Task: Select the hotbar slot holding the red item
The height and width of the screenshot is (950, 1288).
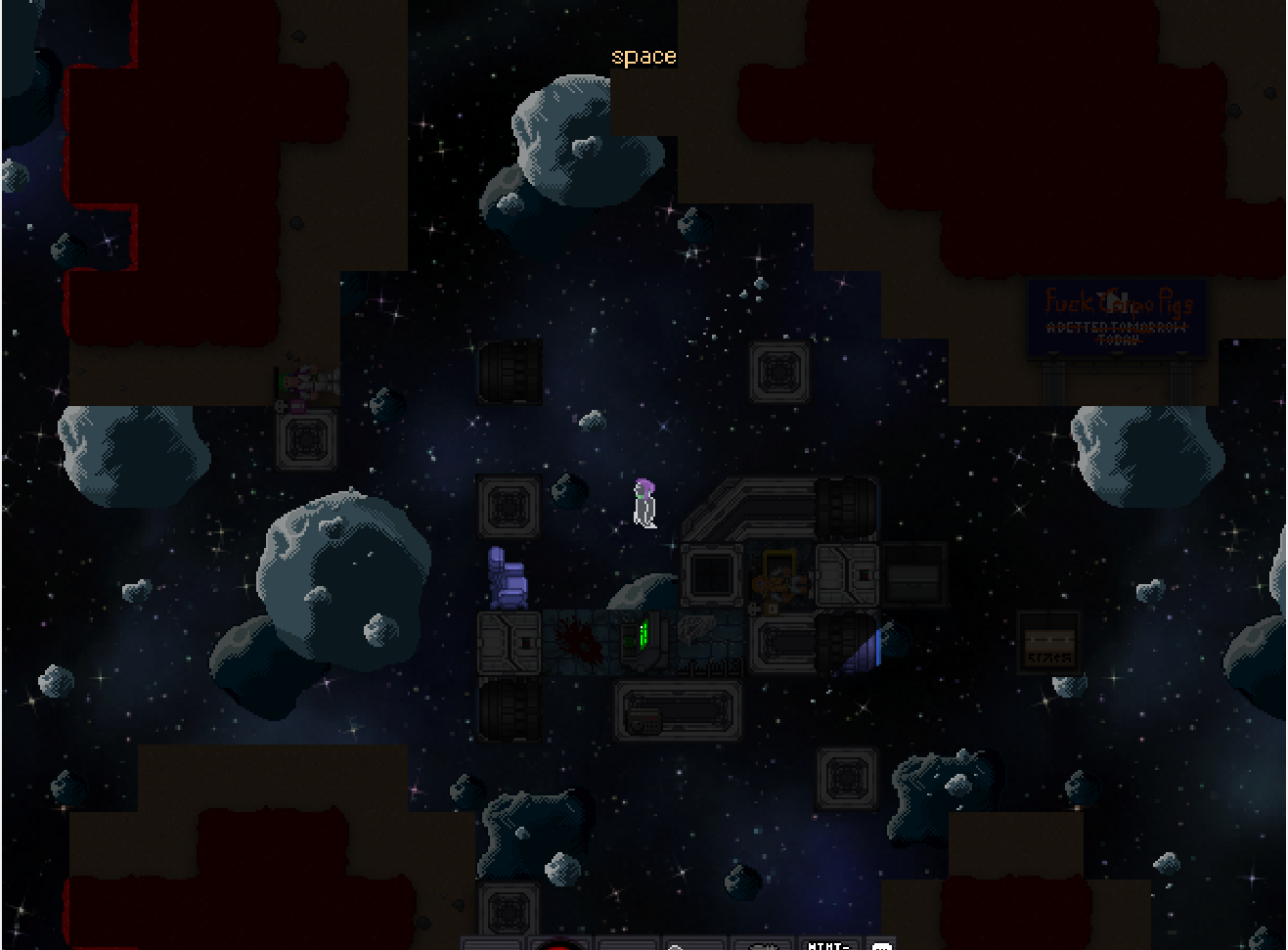Action: pyautogui.click(x=559, y=944)
